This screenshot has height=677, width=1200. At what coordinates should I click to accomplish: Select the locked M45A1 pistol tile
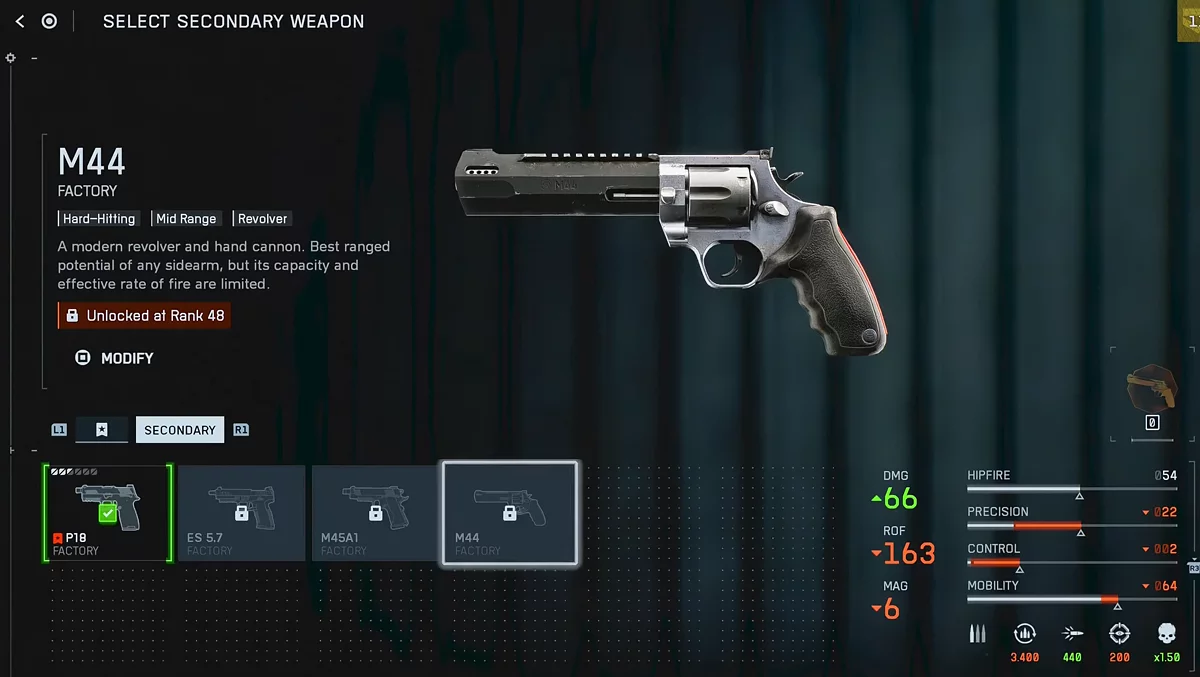point(375,512)
